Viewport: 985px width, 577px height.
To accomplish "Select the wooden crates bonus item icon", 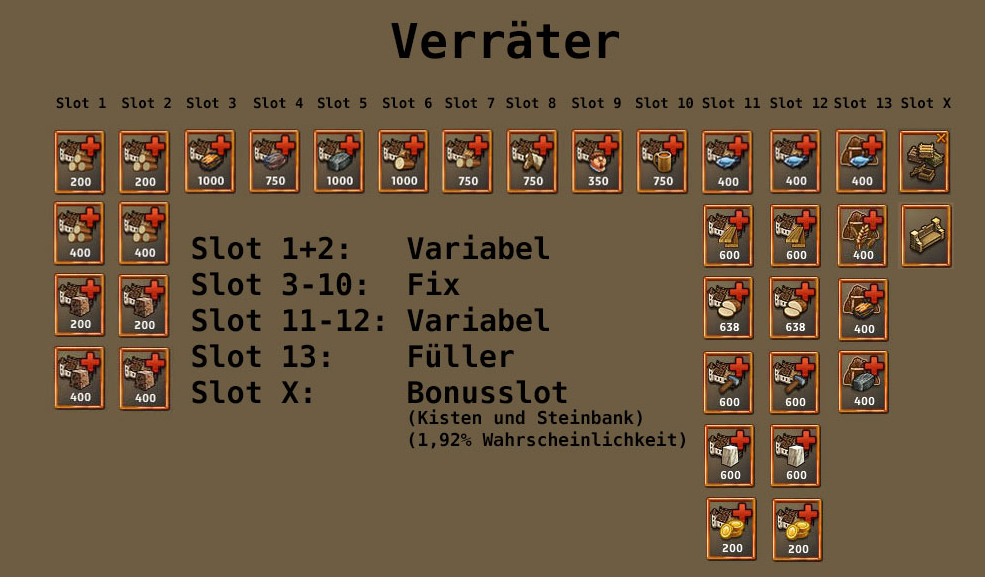I will click(925, 161).
